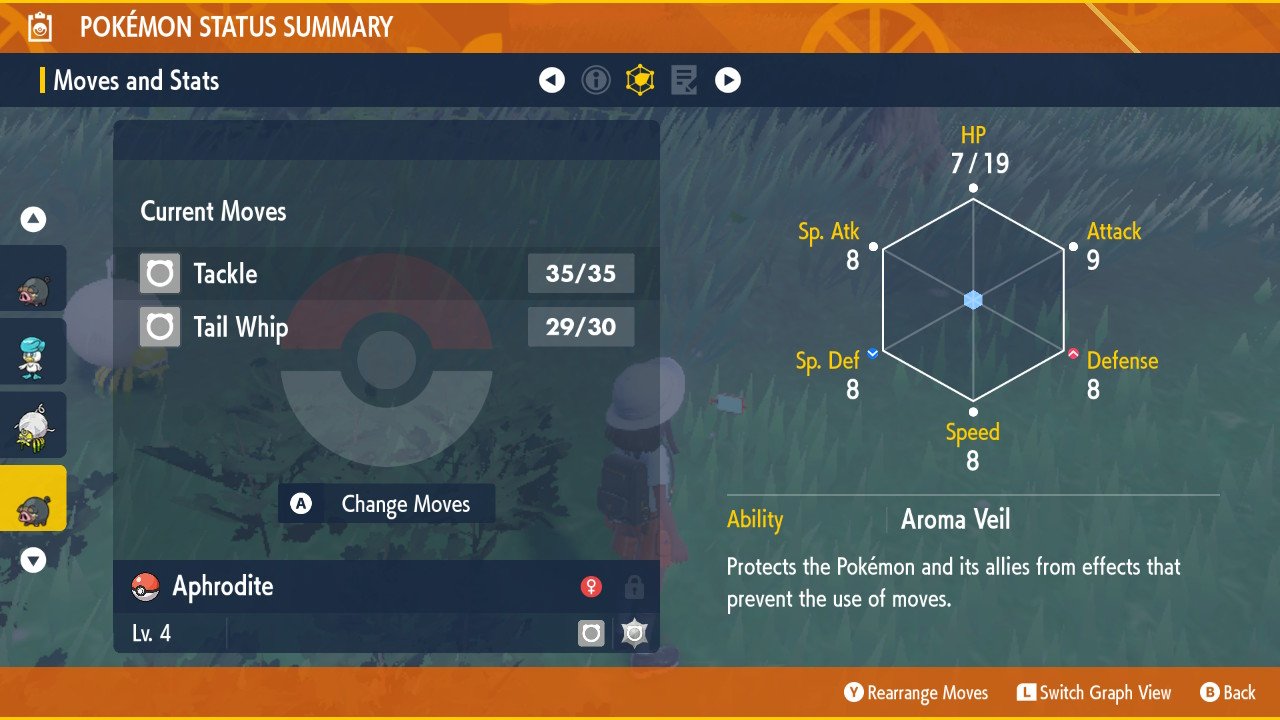
Task: View Quaxly's summary in party list
Action: pyautogui.click(x=33, y=351)
